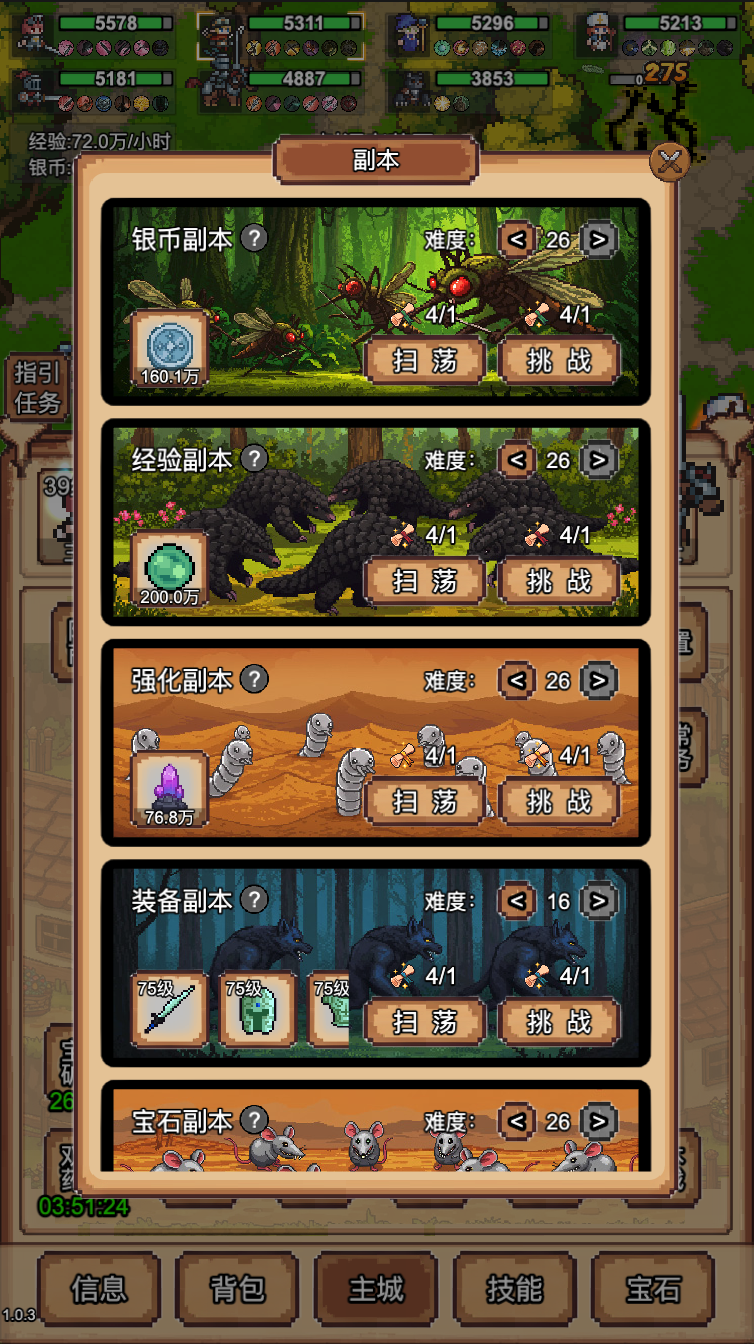
Task: Start the 经验副本 挑战
Action: pos(560,581)
